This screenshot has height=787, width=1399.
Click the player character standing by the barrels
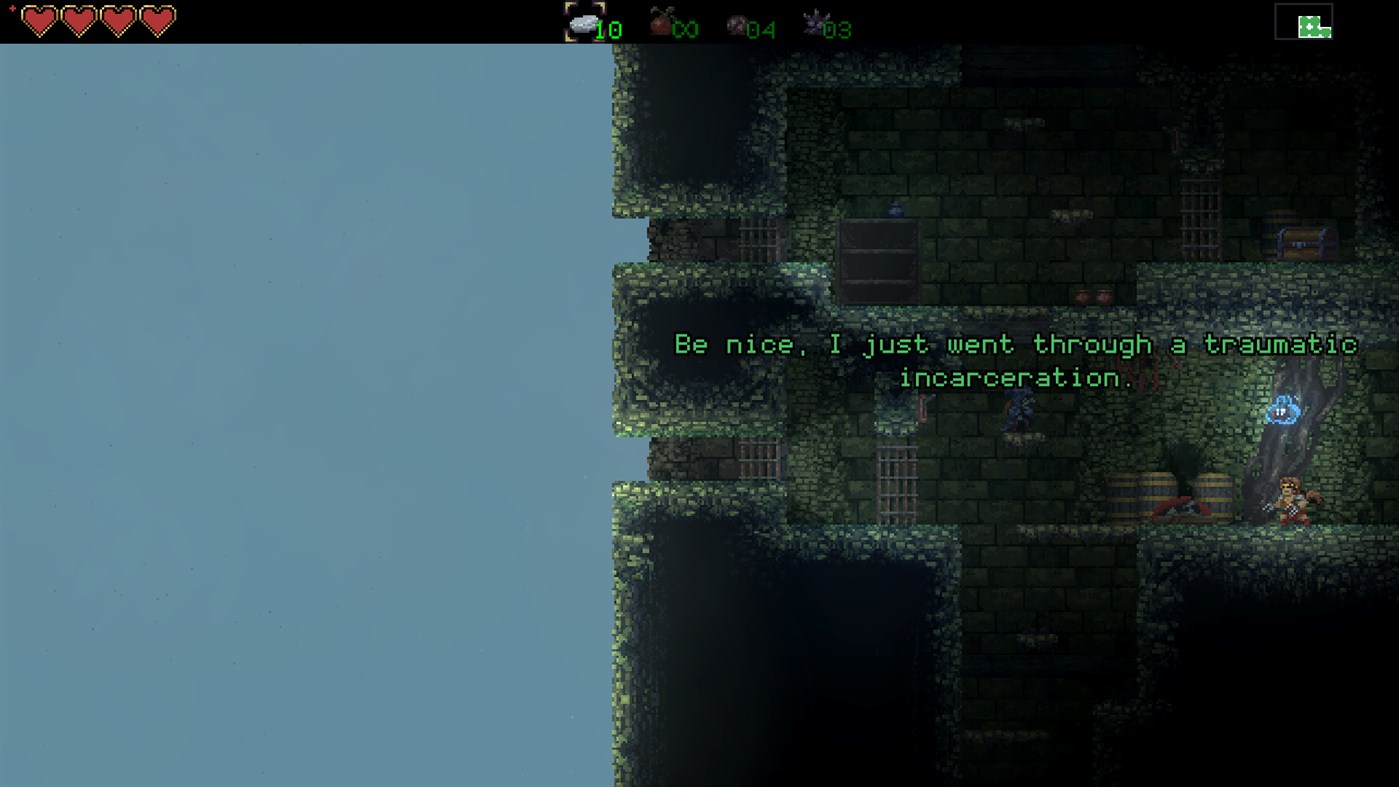tap(1291, 502)
